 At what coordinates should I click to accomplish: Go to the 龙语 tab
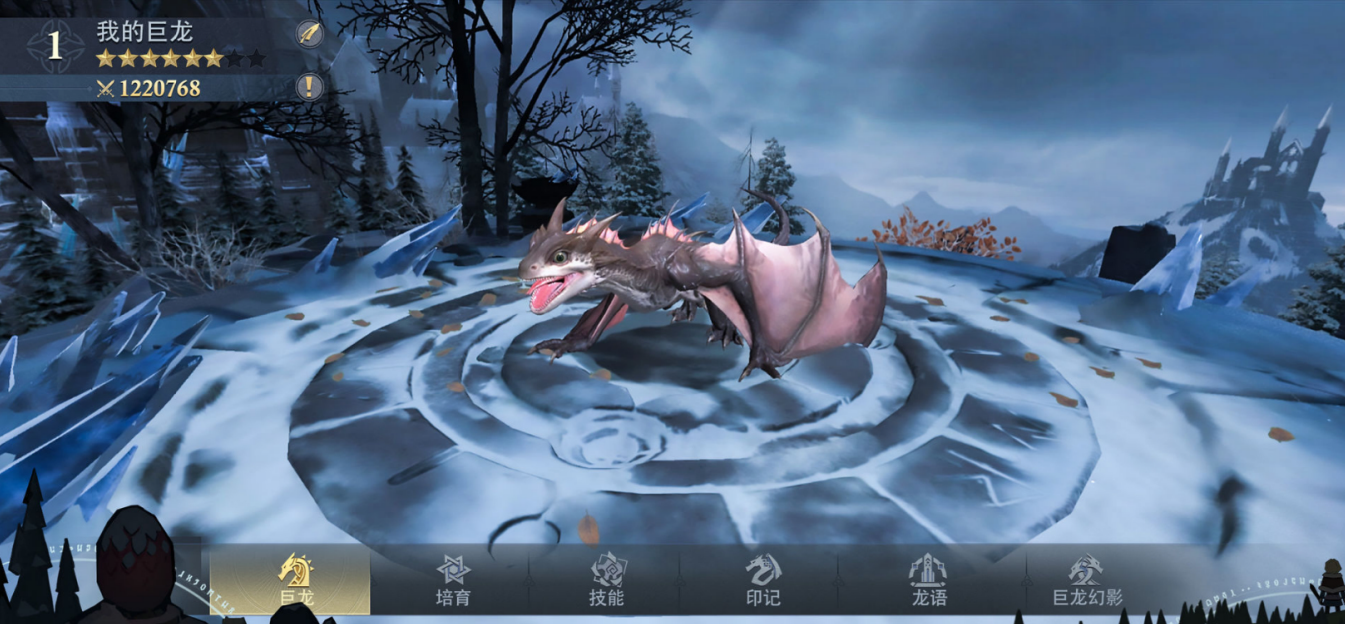pos(928,580)
